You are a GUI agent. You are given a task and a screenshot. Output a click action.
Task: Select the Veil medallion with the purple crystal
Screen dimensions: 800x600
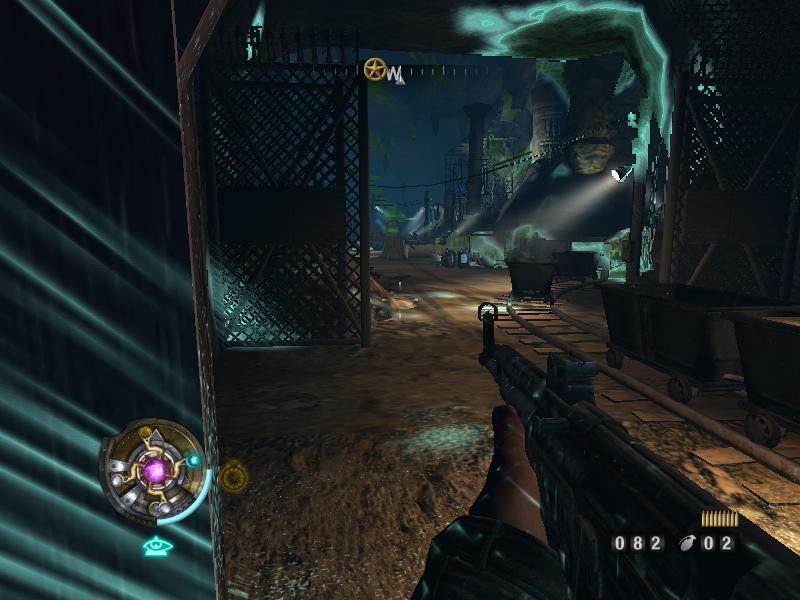tap(154, 470)
